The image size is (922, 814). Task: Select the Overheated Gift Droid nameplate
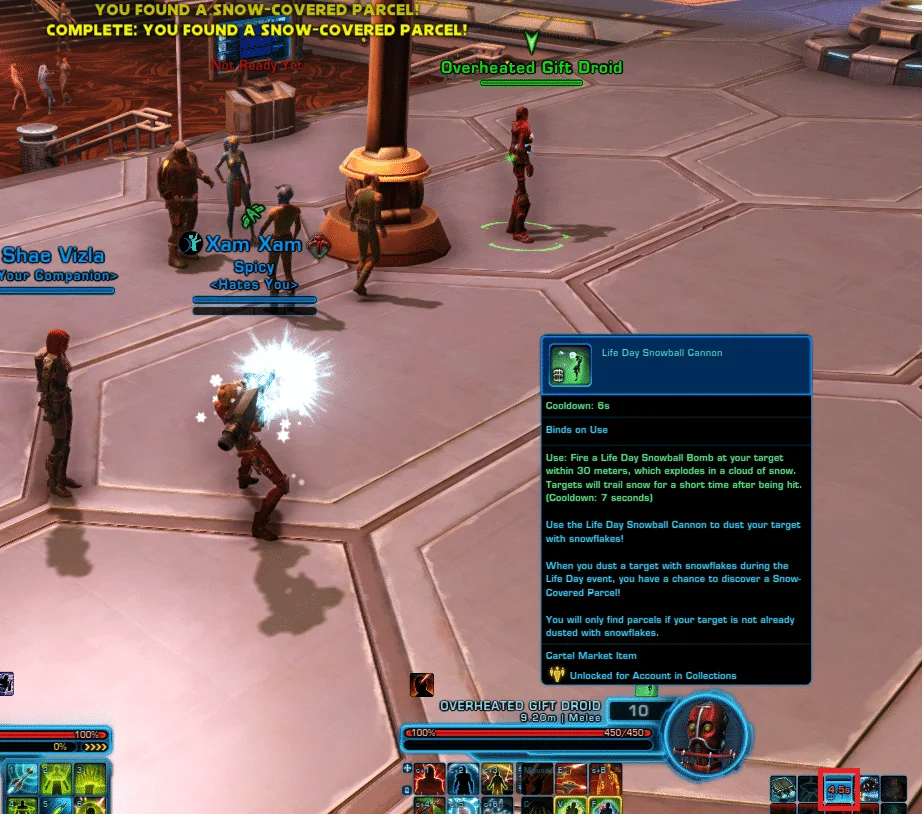531,67
